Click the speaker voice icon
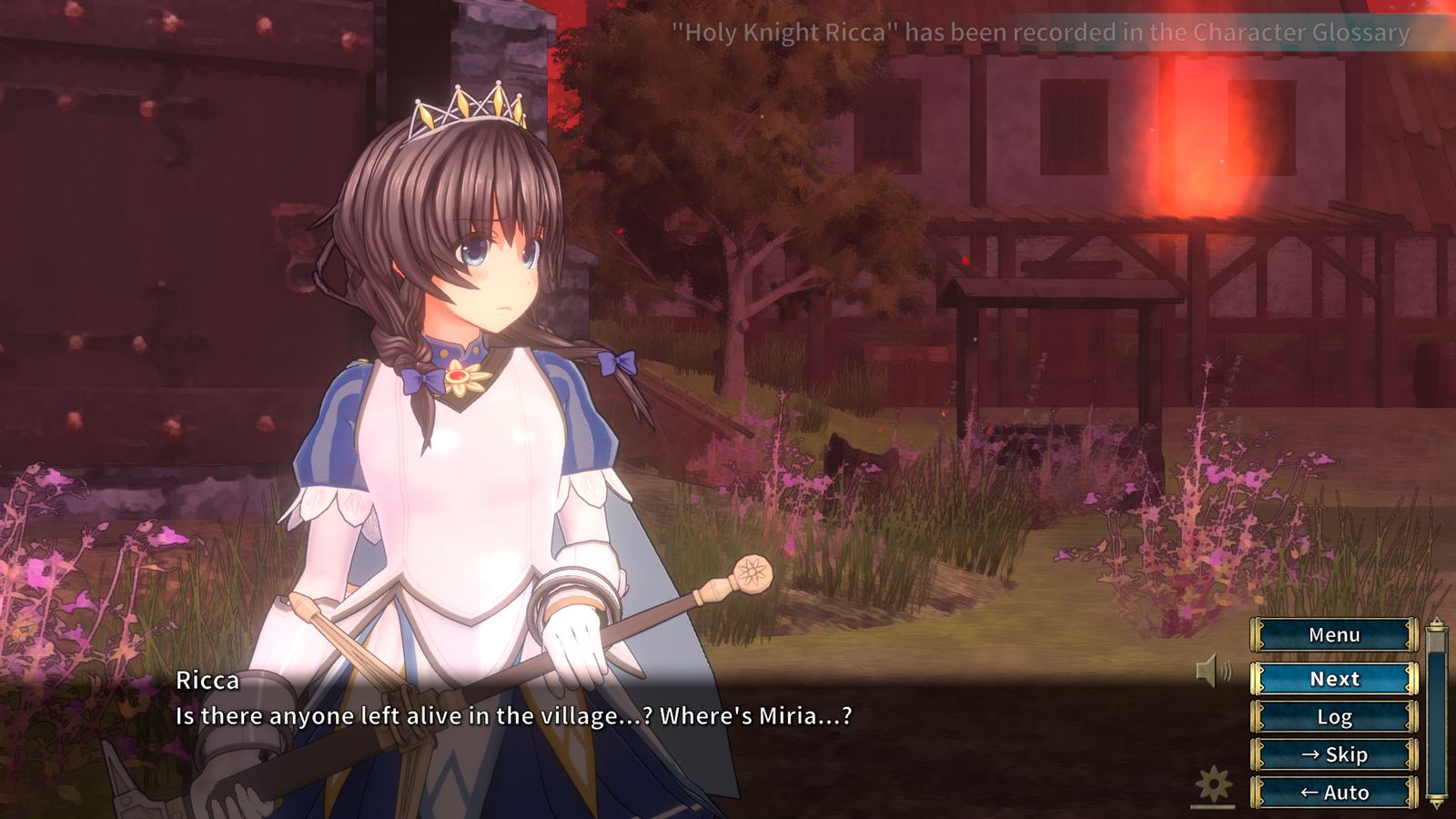Viewport: 1456px width, 819px height. click(x=1212, y=672)
